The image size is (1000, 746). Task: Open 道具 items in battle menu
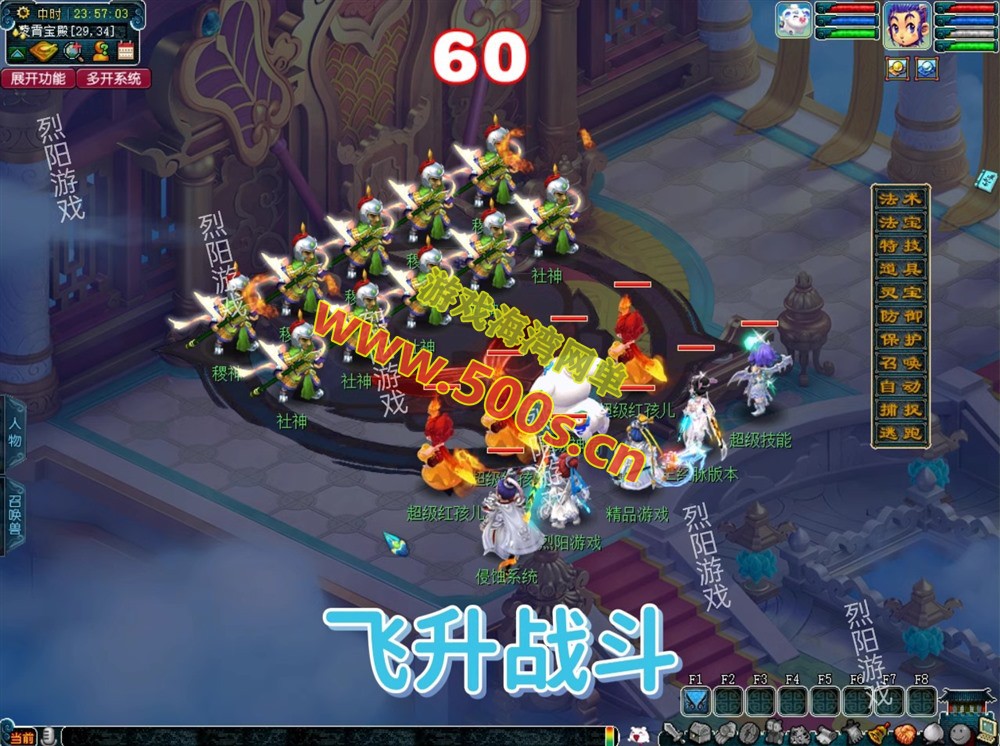coord(899,269)
